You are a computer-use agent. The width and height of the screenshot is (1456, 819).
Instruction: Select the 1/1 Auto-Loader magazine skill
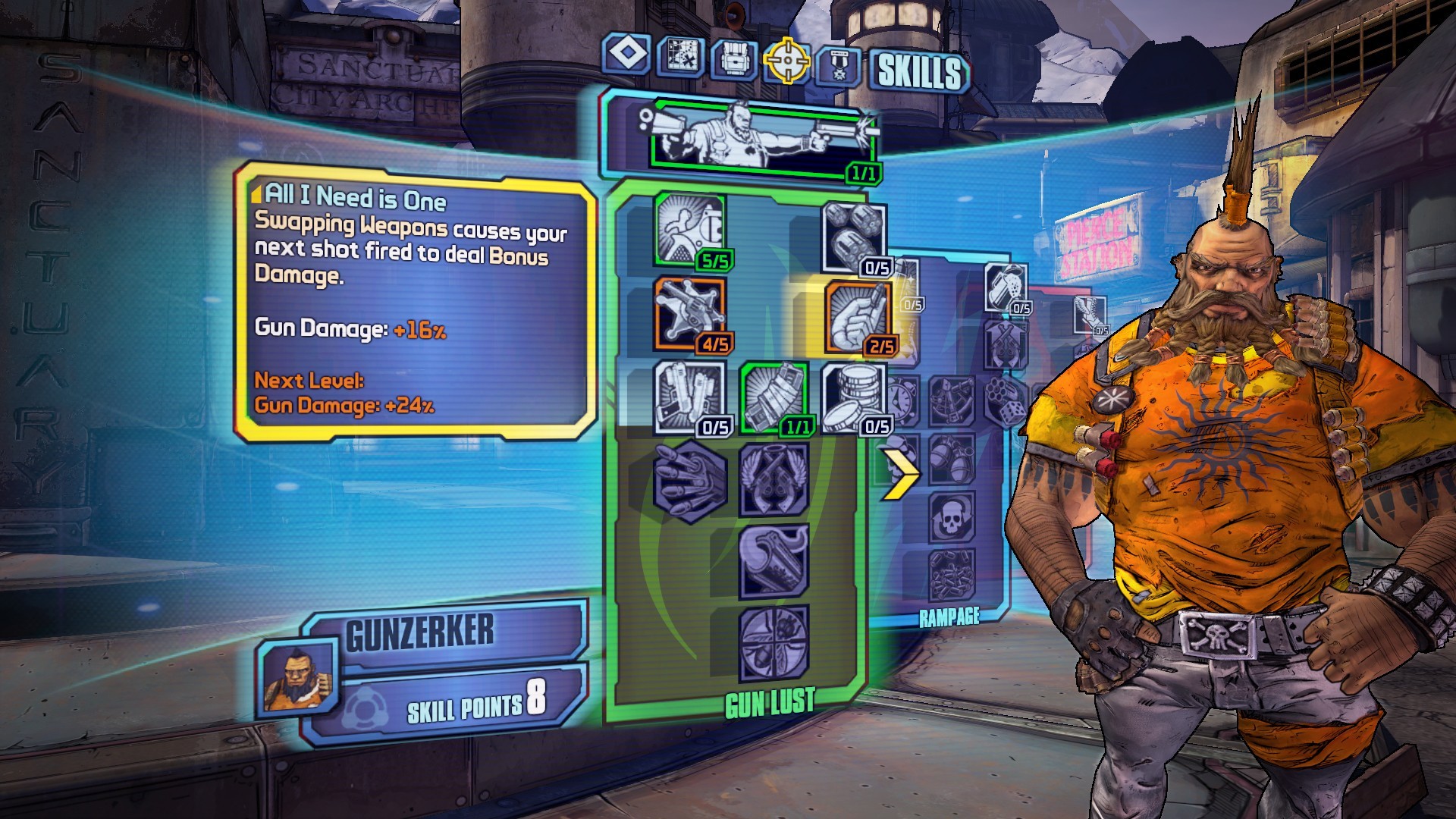773,397
